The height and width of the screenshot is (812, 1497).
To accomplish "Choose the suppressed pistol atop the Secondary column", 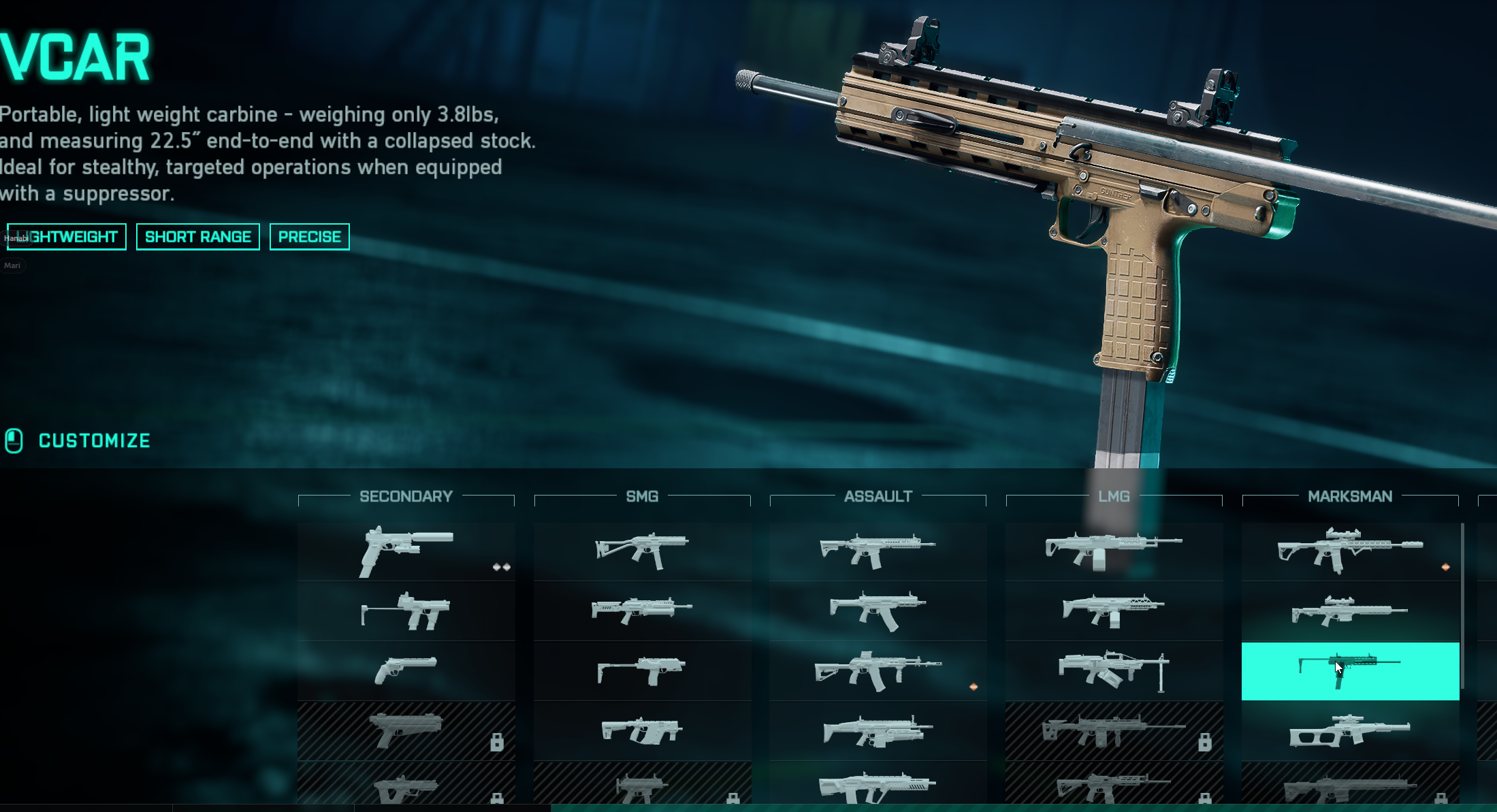I will (x=406, y=551).
